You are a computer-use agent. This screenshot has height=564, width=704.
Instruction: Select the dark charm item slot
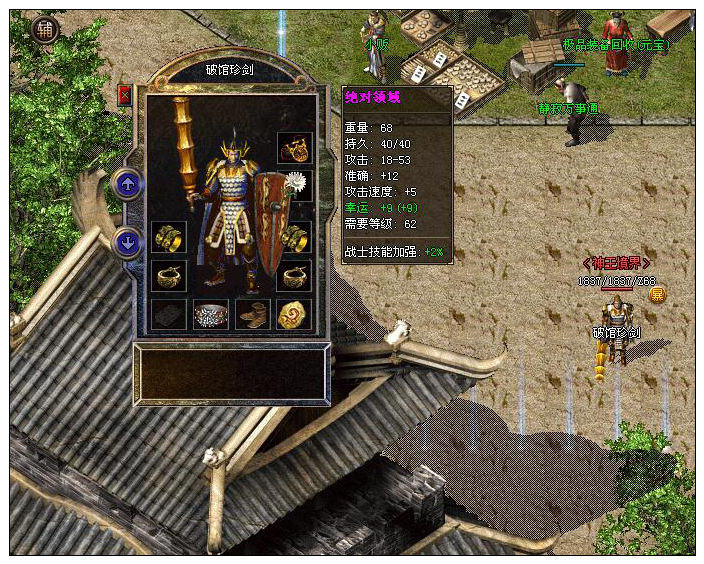pyautogui.click(x=169, y=314)
